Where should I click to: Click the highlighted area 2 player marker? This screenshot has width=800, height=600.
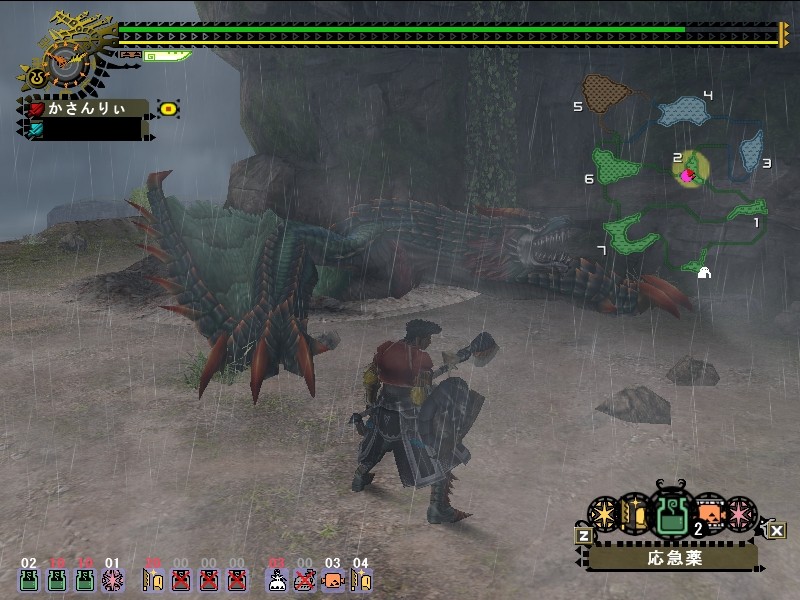688,174
